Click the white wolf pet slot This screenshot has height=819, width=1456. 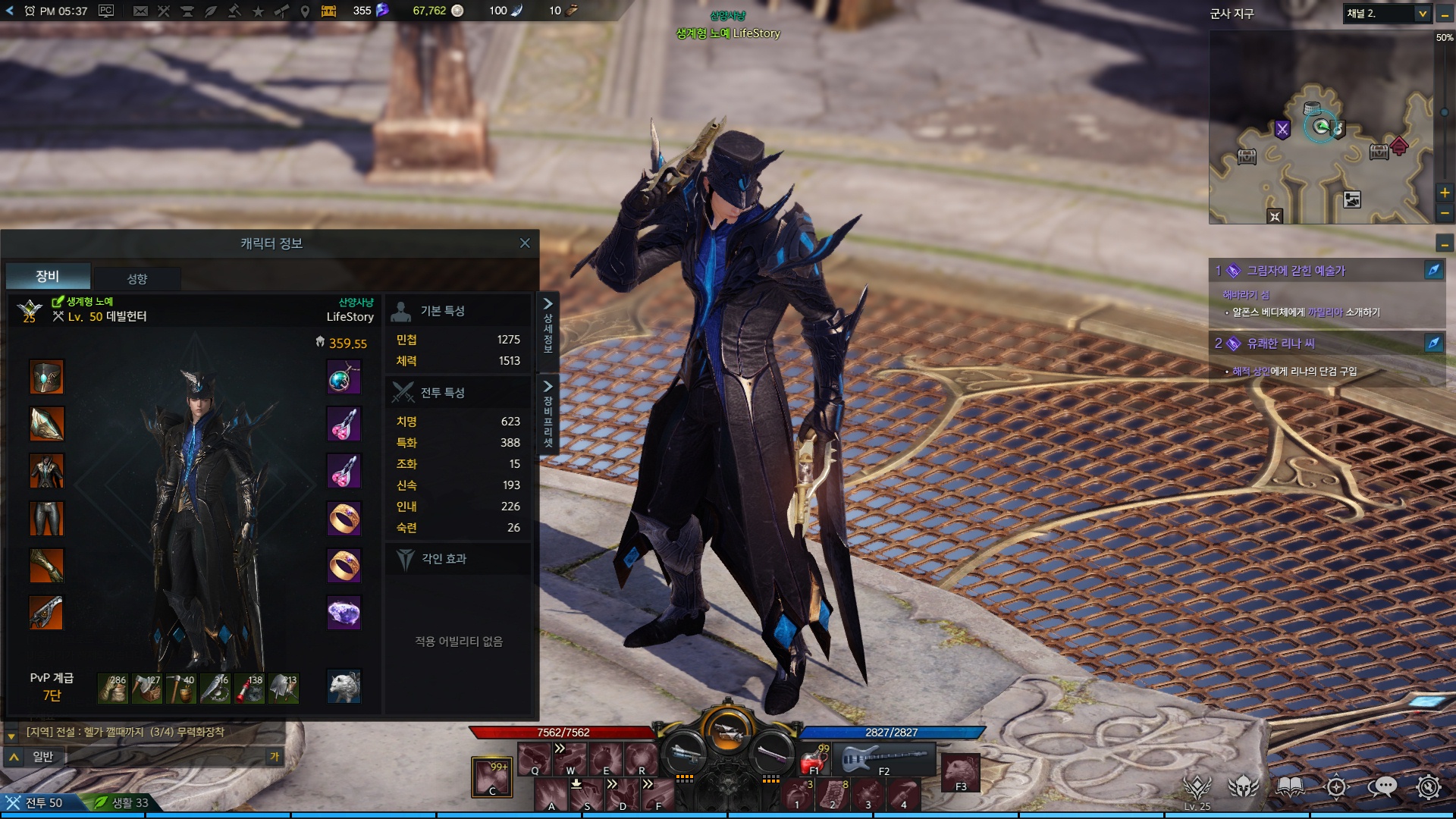(x=344, y=686)
